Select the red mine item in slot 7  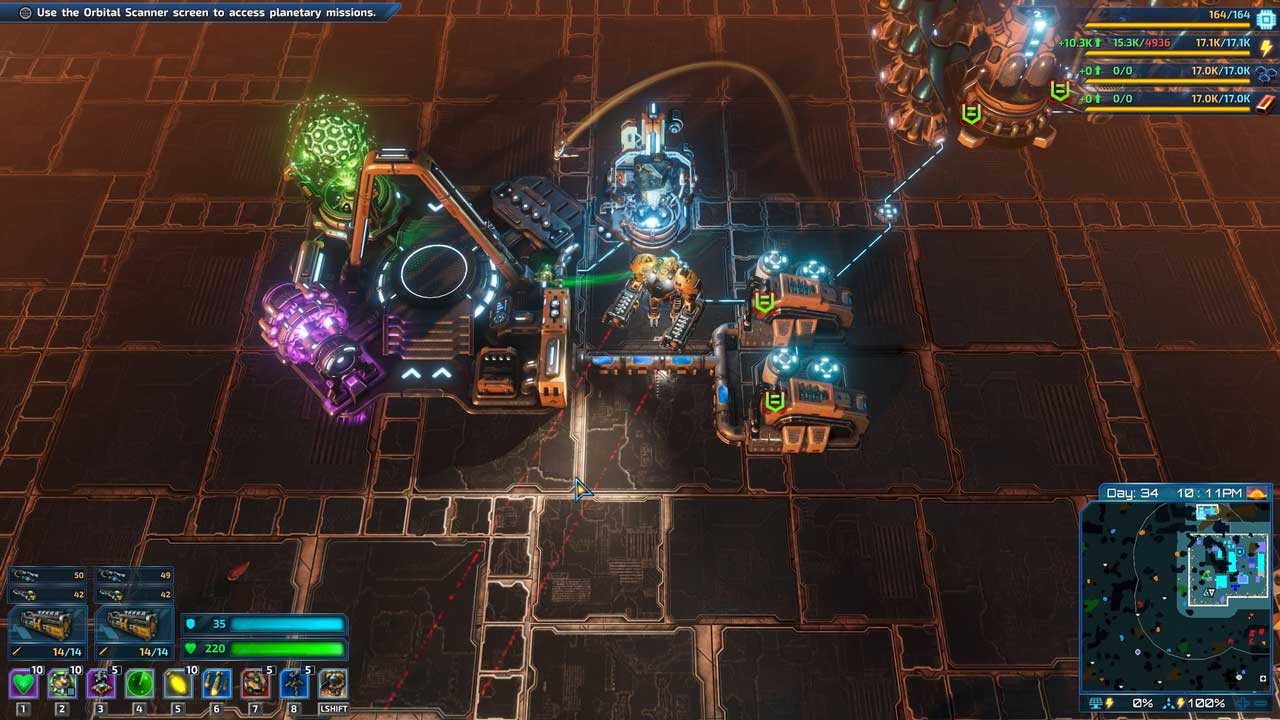pos(255,684)
